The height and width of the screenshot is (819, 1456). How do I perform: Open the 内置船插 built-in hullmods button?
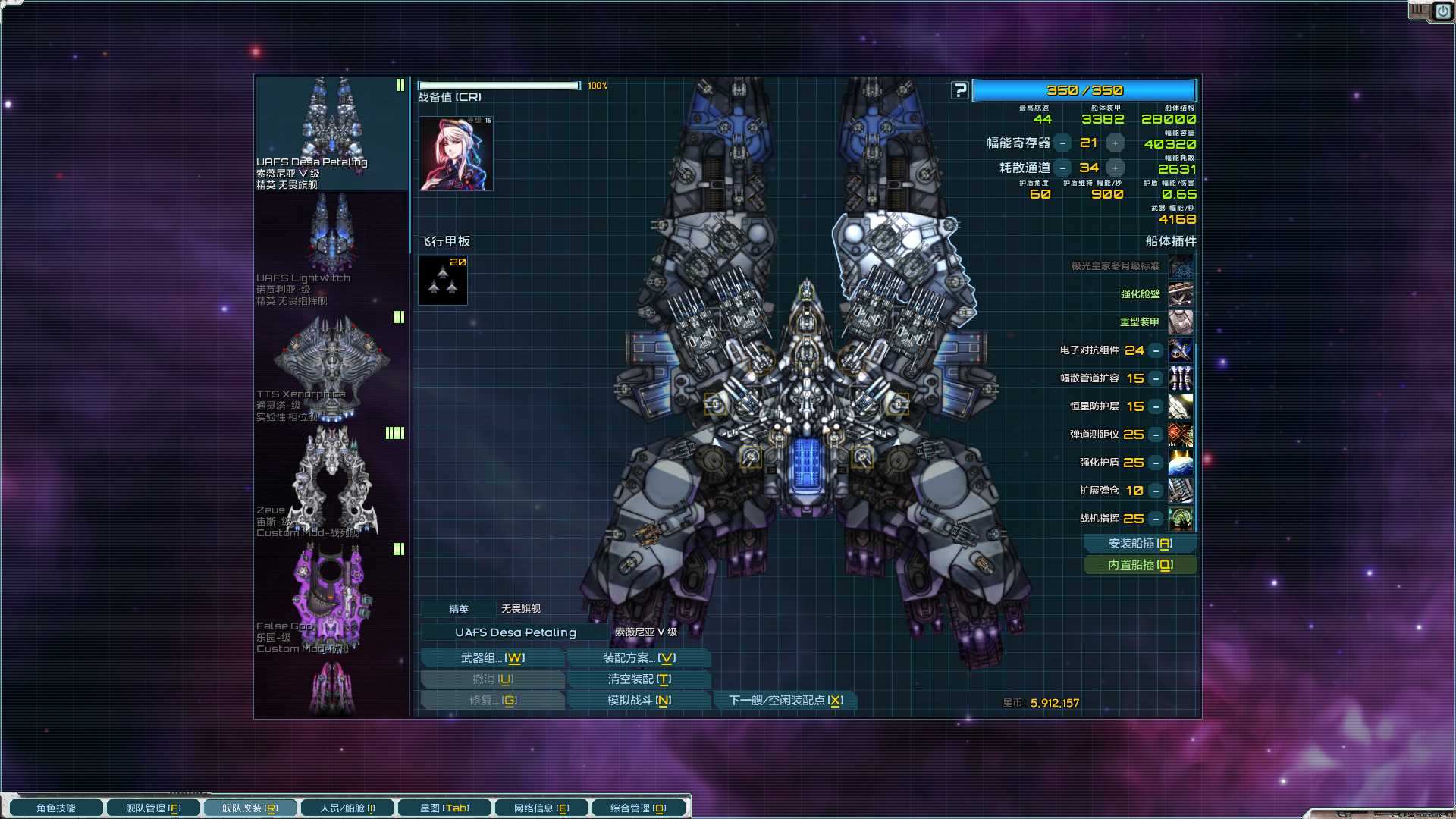[1140, 565]
